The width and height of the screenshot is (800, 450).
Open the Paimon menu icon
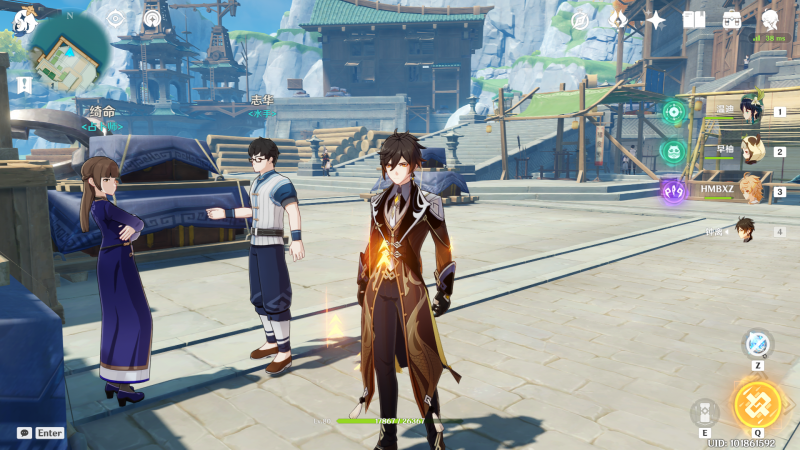pyautogui.click(x=24, y=18)
